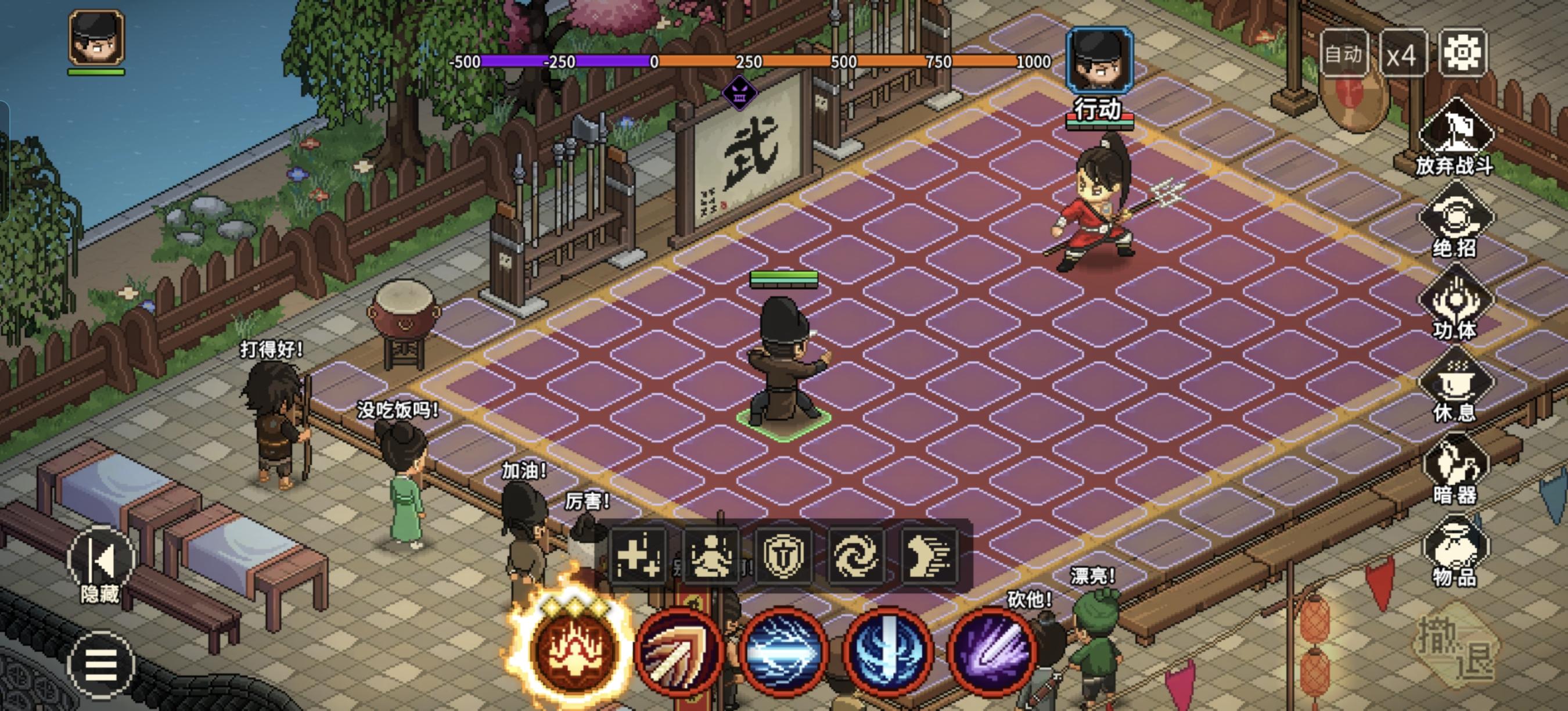Enable 自动 auto battle mode
This screenshot has width=1568, height=711.
(1346, 53)
